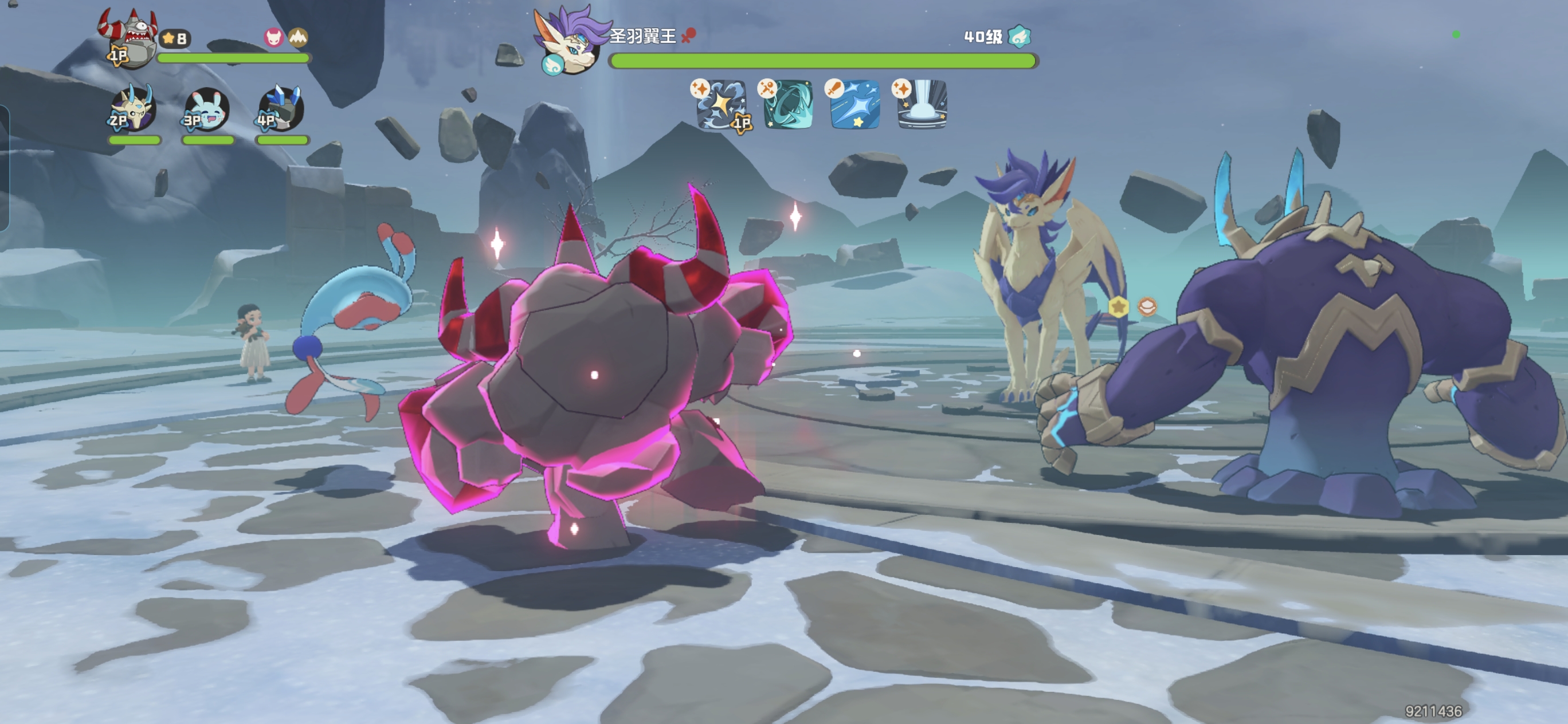View the teal whirlwind ring skill icon

coord(787,105)
